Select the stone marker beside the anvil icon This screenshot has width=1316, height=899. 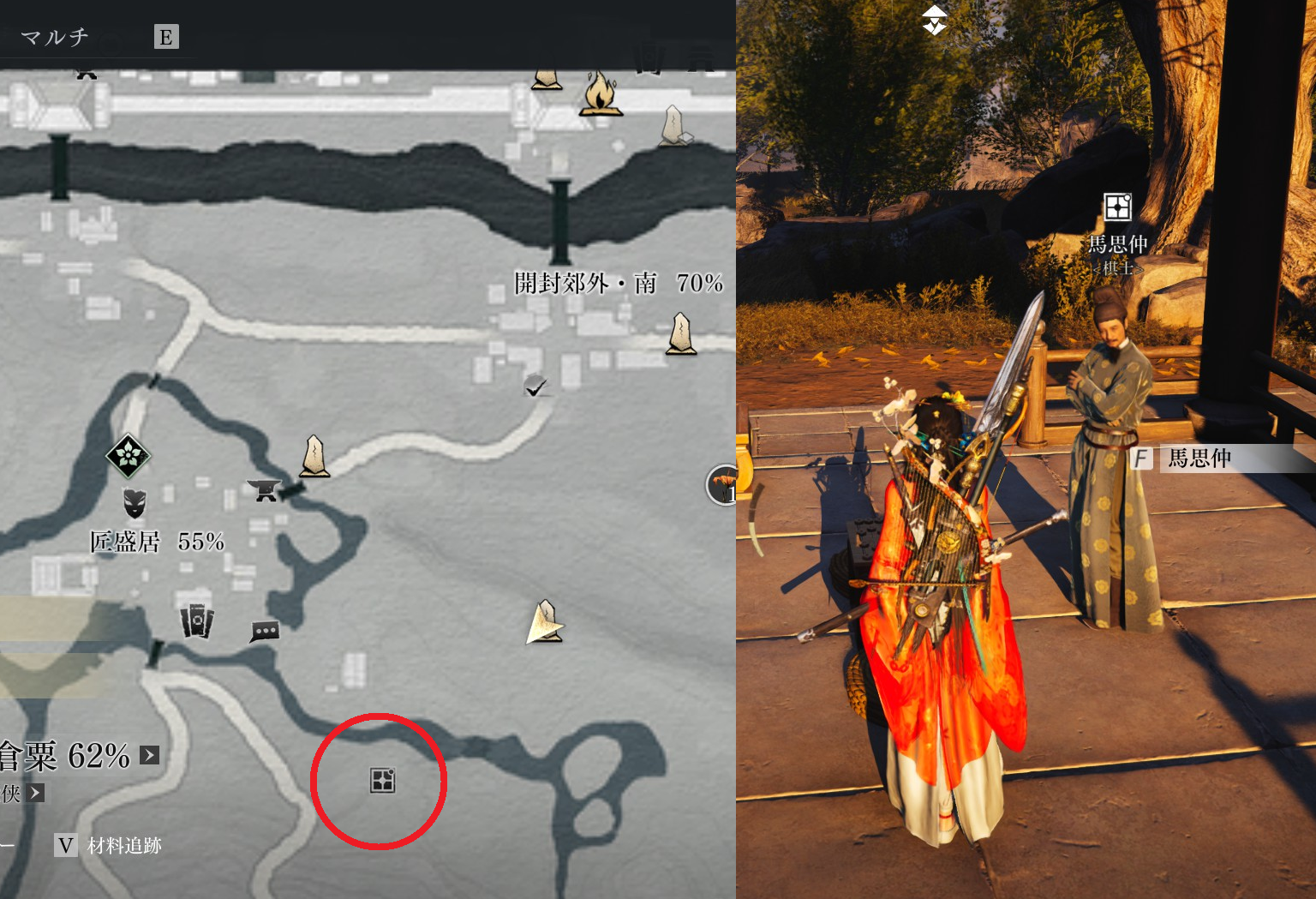314,455
